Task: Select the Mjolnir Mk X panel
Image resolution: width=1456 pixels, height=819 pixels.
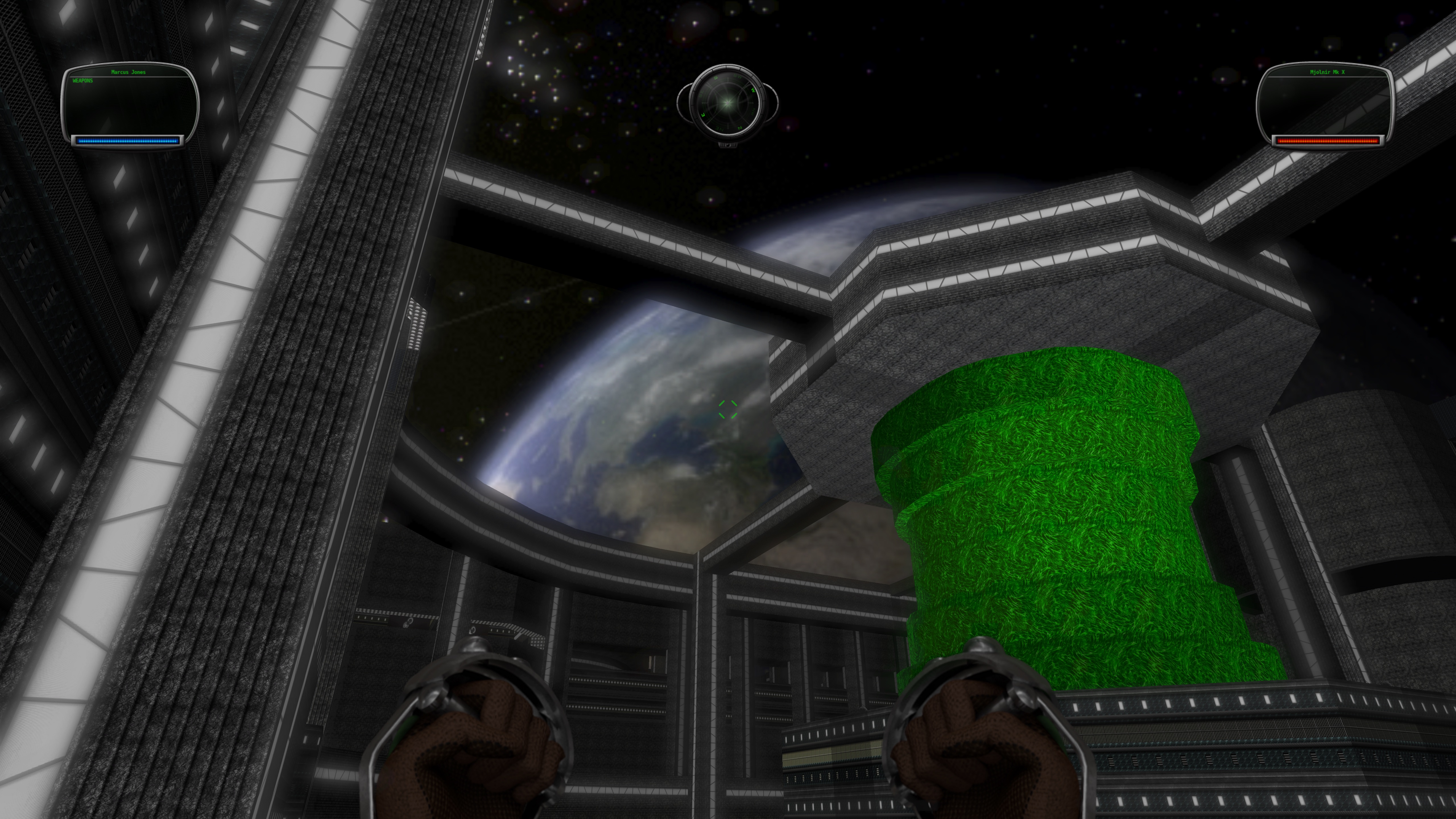Action: tap(1325, 105)
